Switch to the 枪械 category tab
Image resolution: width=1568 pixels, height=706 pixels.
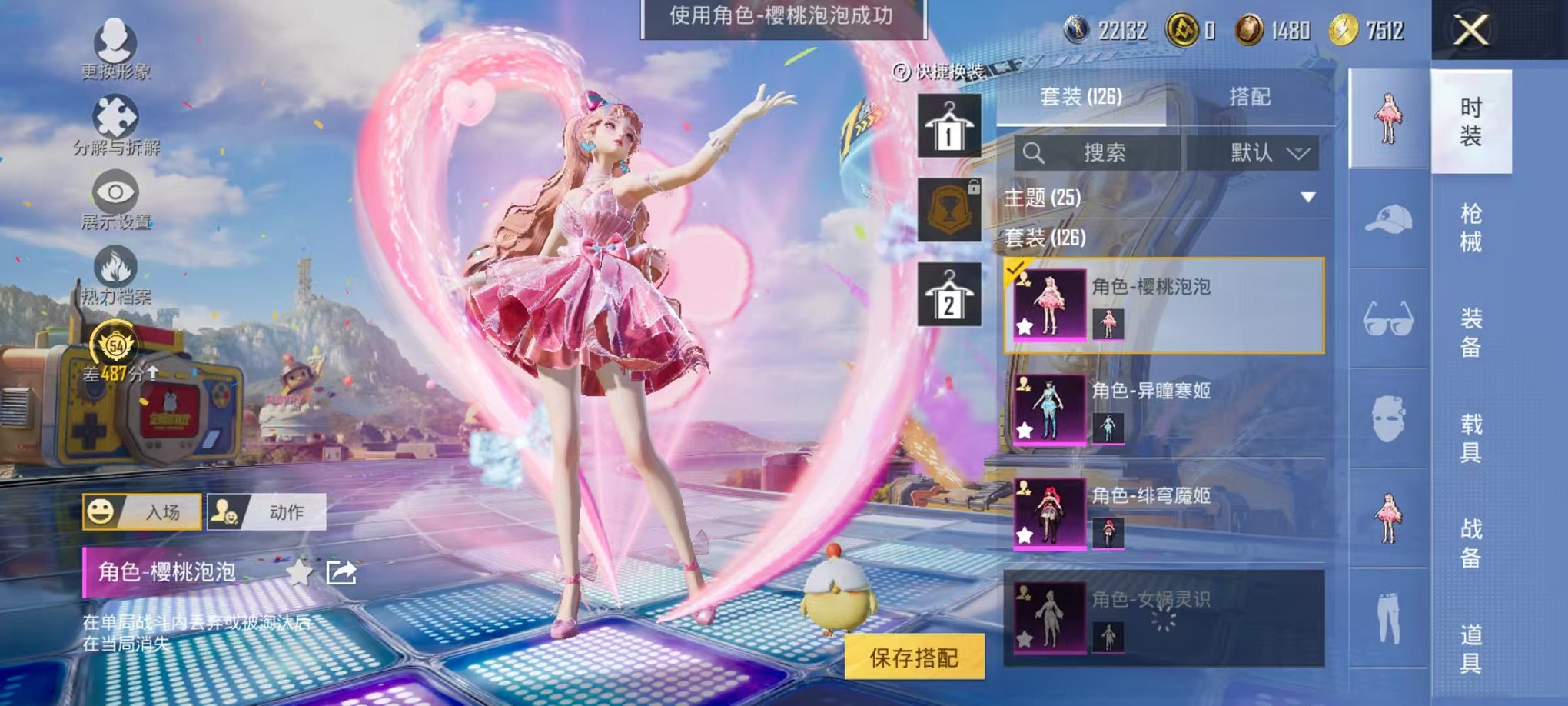tap(1474, 225)
